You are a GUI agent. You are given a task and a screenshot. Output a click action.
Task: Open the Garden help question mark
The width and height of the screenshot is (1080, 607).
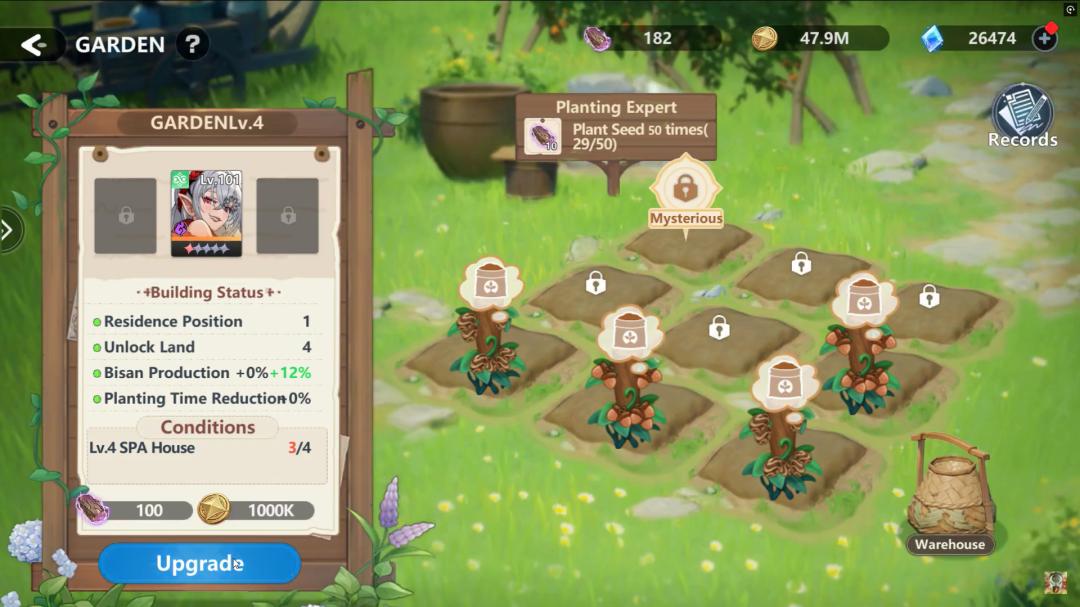(192, 45)
